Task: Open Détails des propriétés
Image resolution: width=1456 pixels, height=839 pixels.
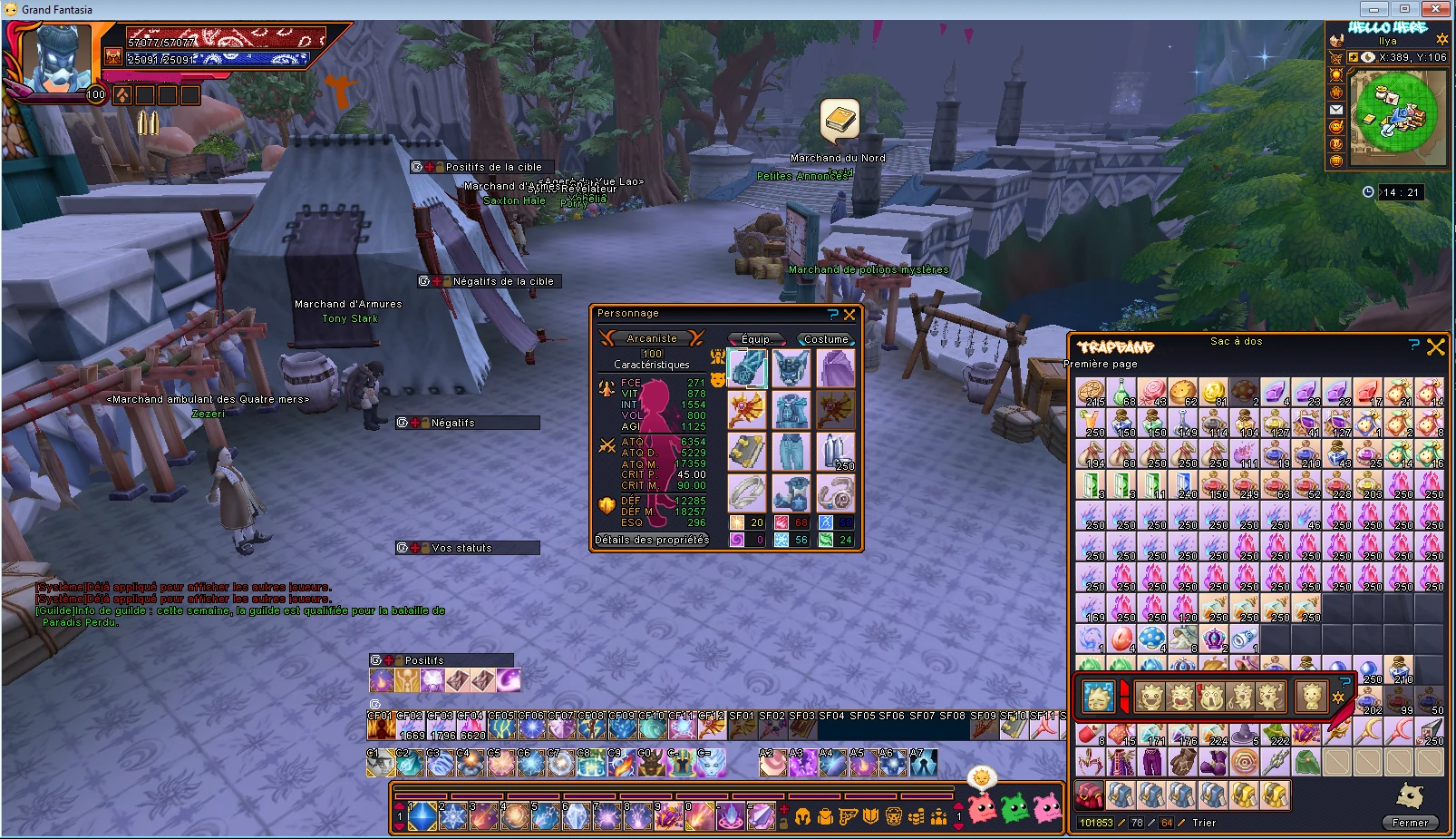Action: tap(652, 540)
